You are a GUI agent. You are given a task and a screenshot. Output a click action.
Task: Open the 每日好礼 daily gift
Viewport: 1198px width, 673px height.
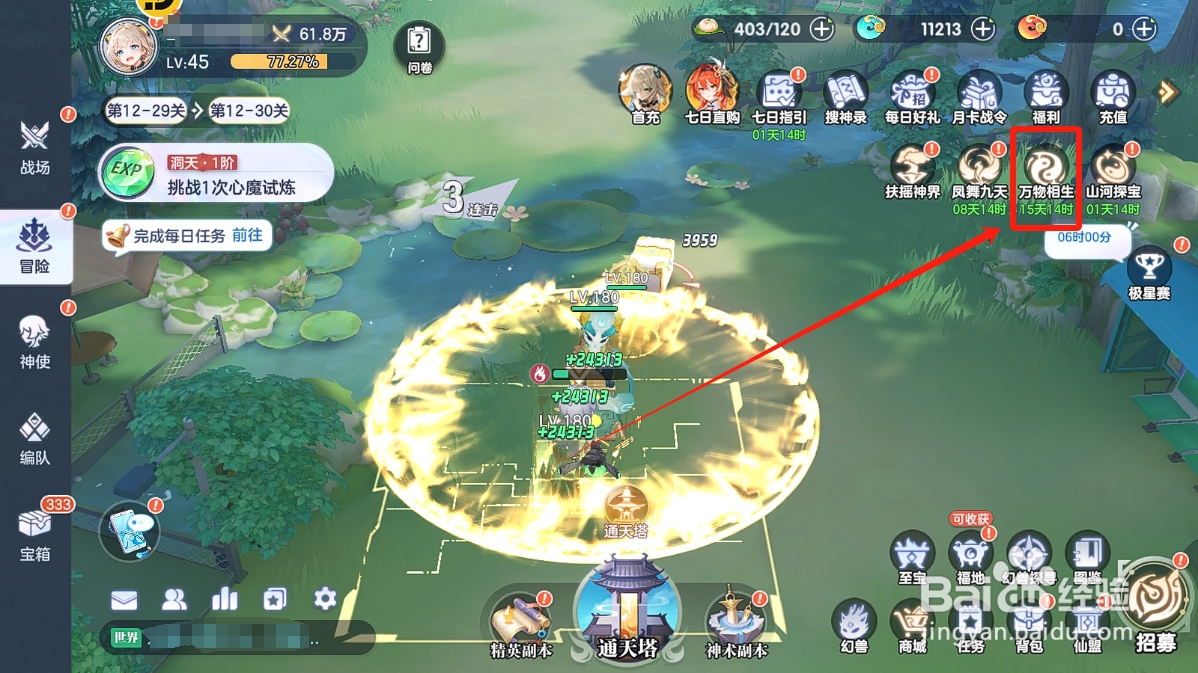(912, 97)
